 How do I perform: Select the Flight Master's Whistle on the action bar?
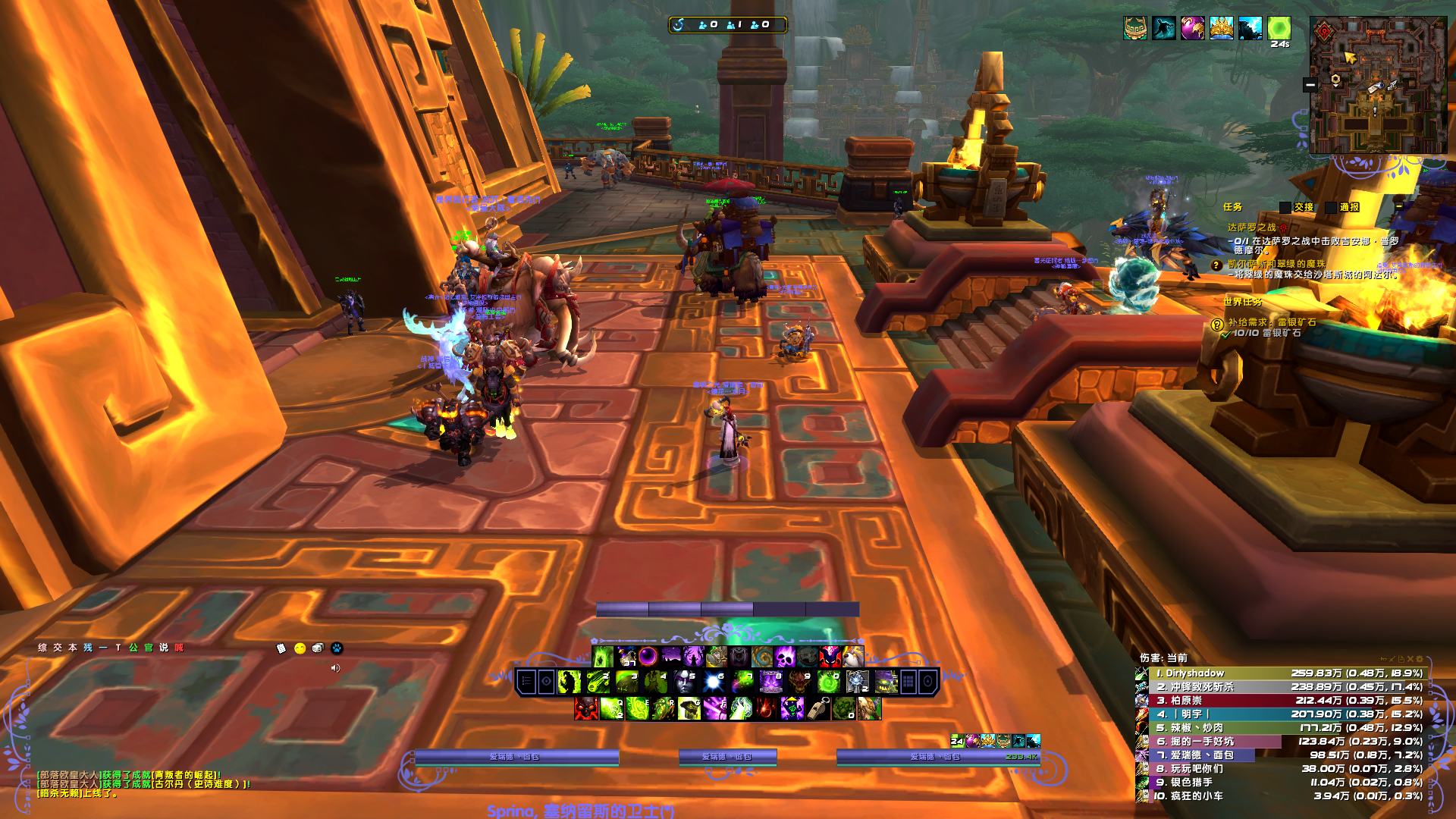coord(817,709)
